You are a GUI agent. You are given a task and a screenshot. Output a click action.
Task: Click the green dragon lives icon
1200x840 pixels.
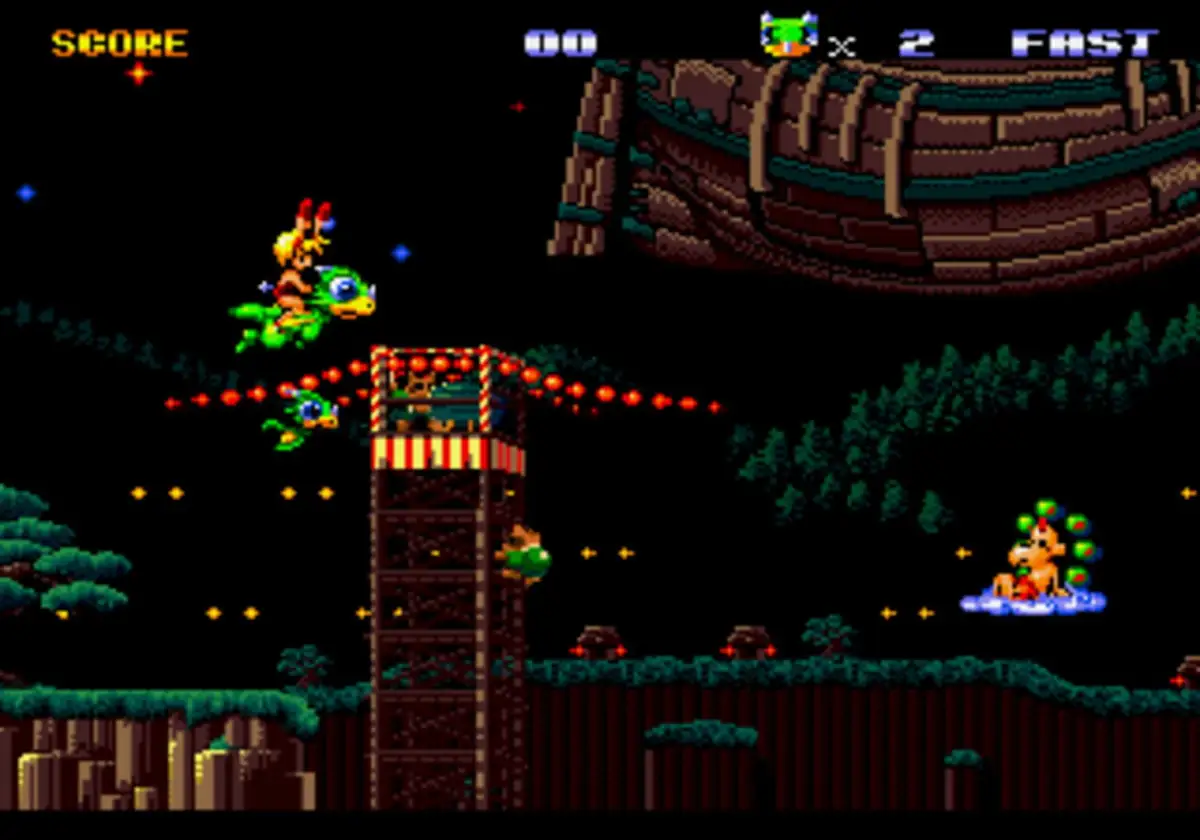[788, 36]
